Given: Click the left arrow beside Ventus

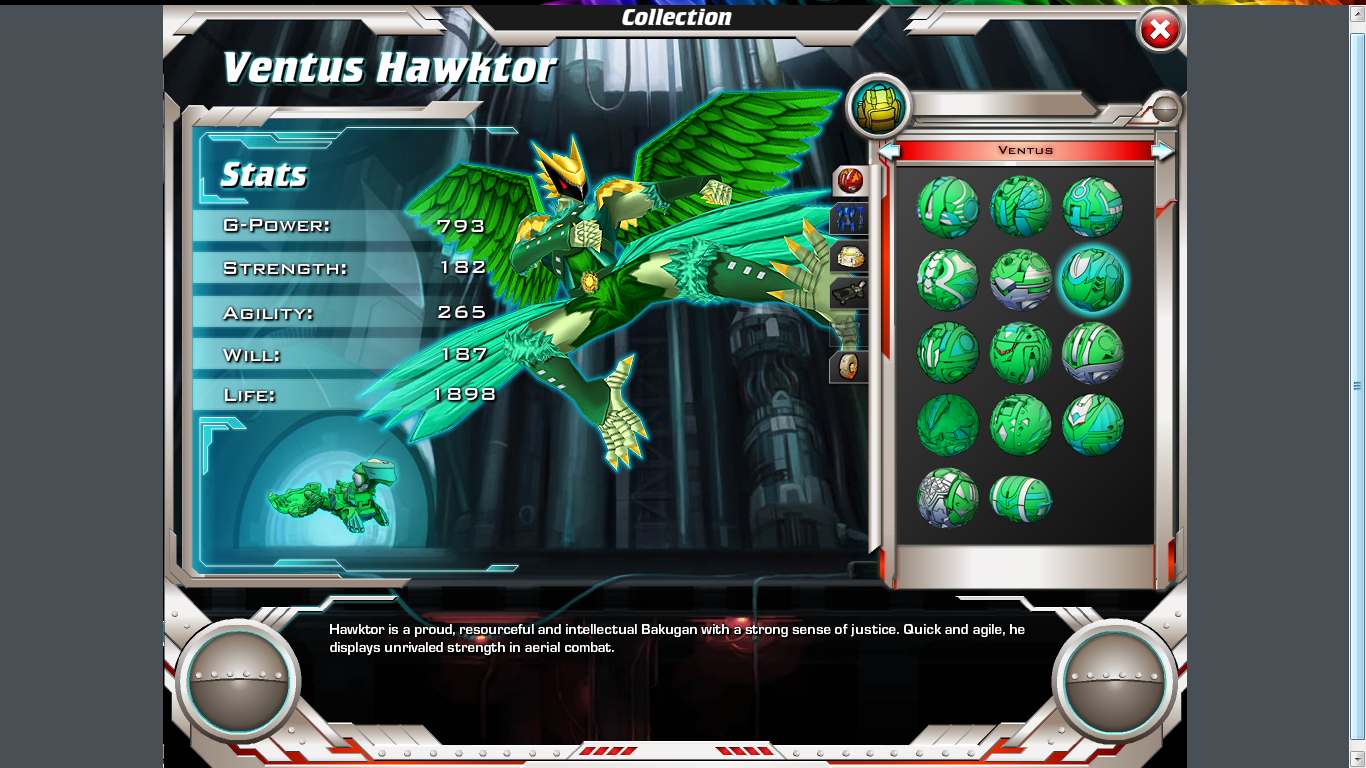Looking at the screenshot, I should coord(889,151).
